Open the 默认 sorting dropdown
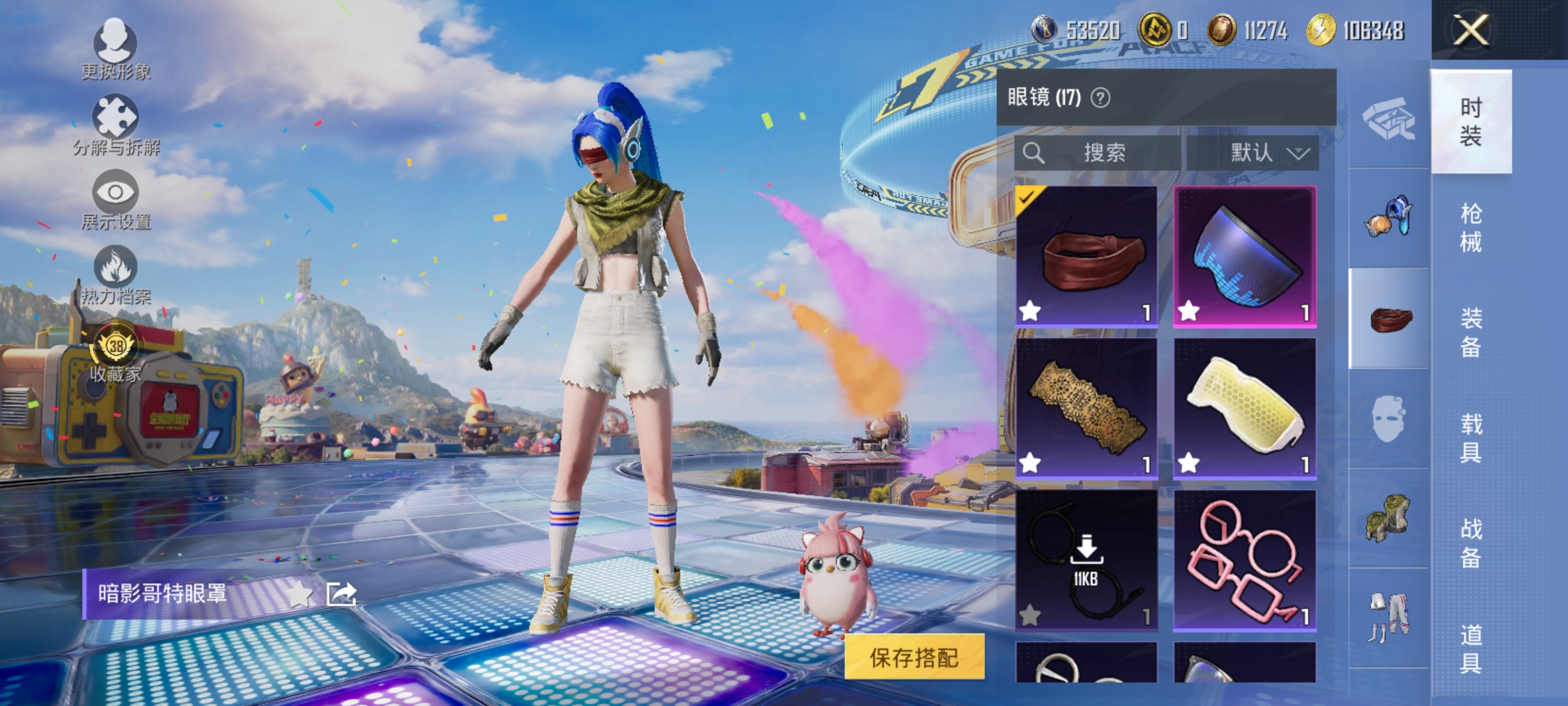1568x706 pixels. (1261, 152)
